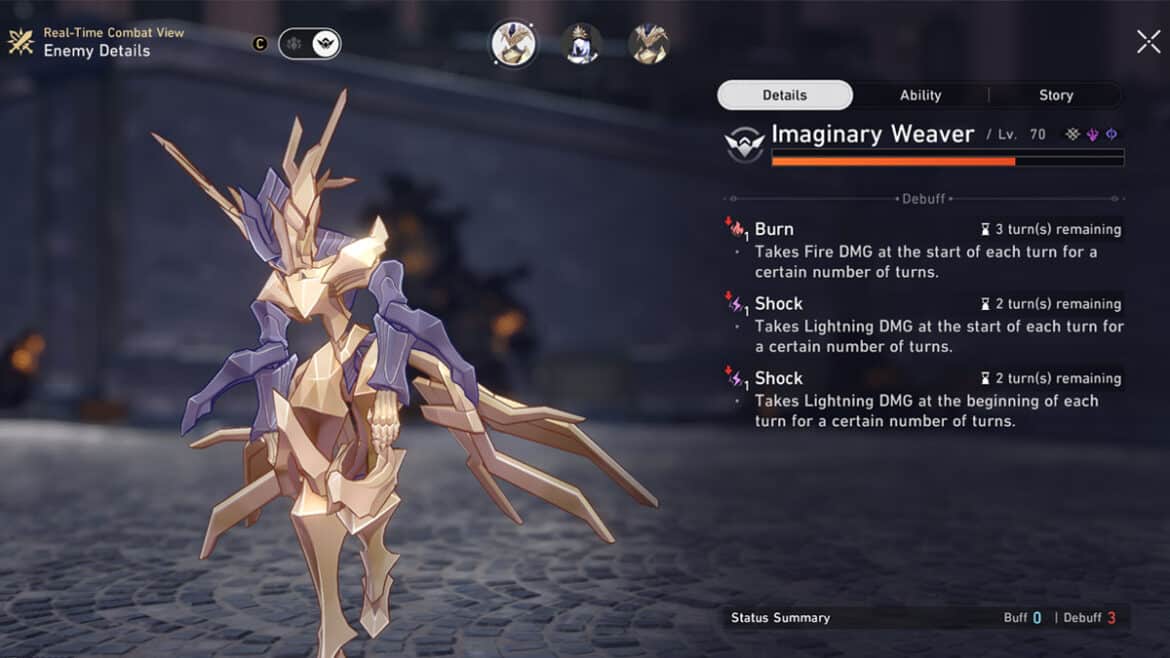The height and width of the screenshot is (658, 1170).
Task: Switch to the Ability tab
Action: (920, 95)
